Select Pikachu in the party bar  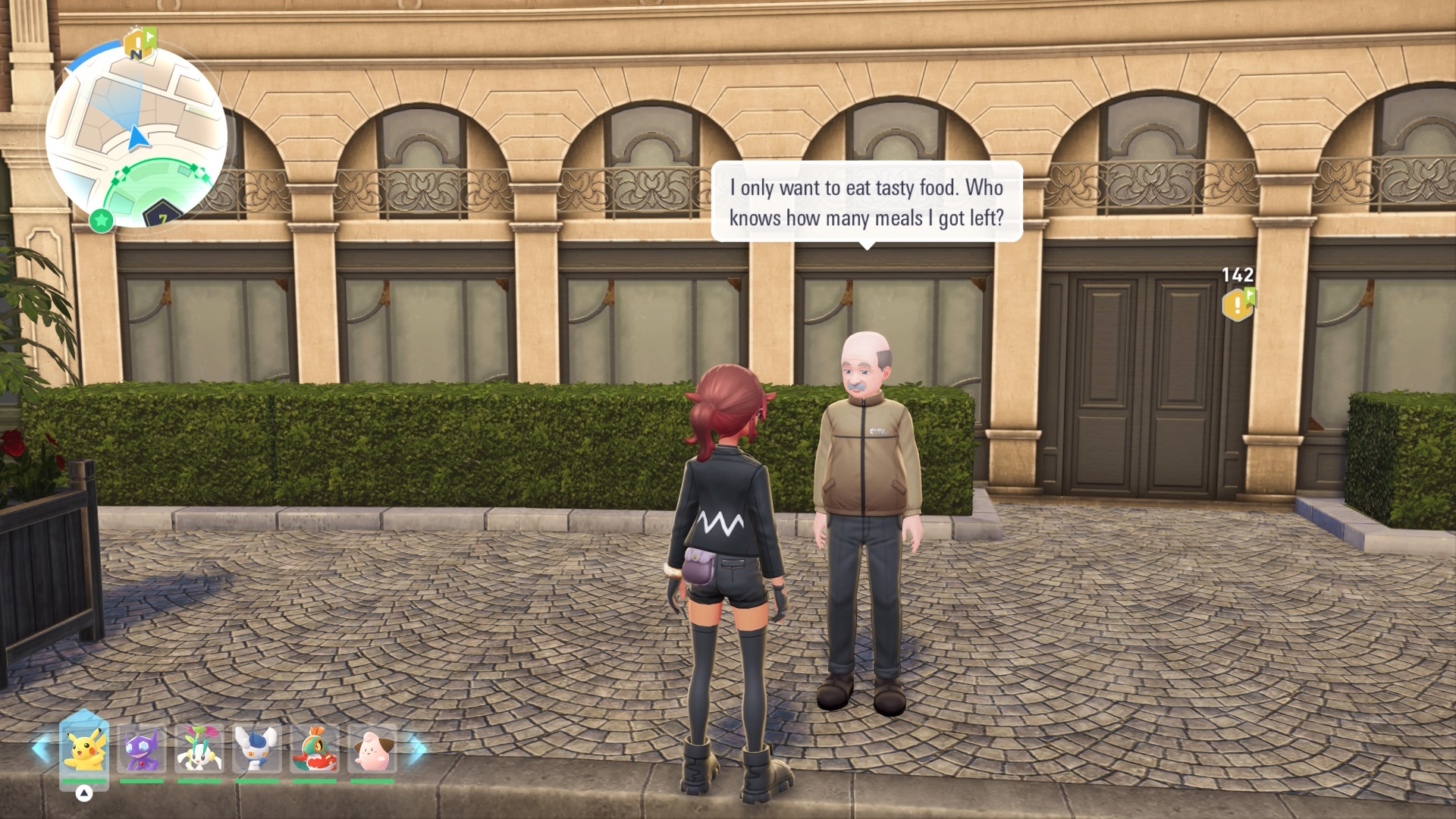84,748
